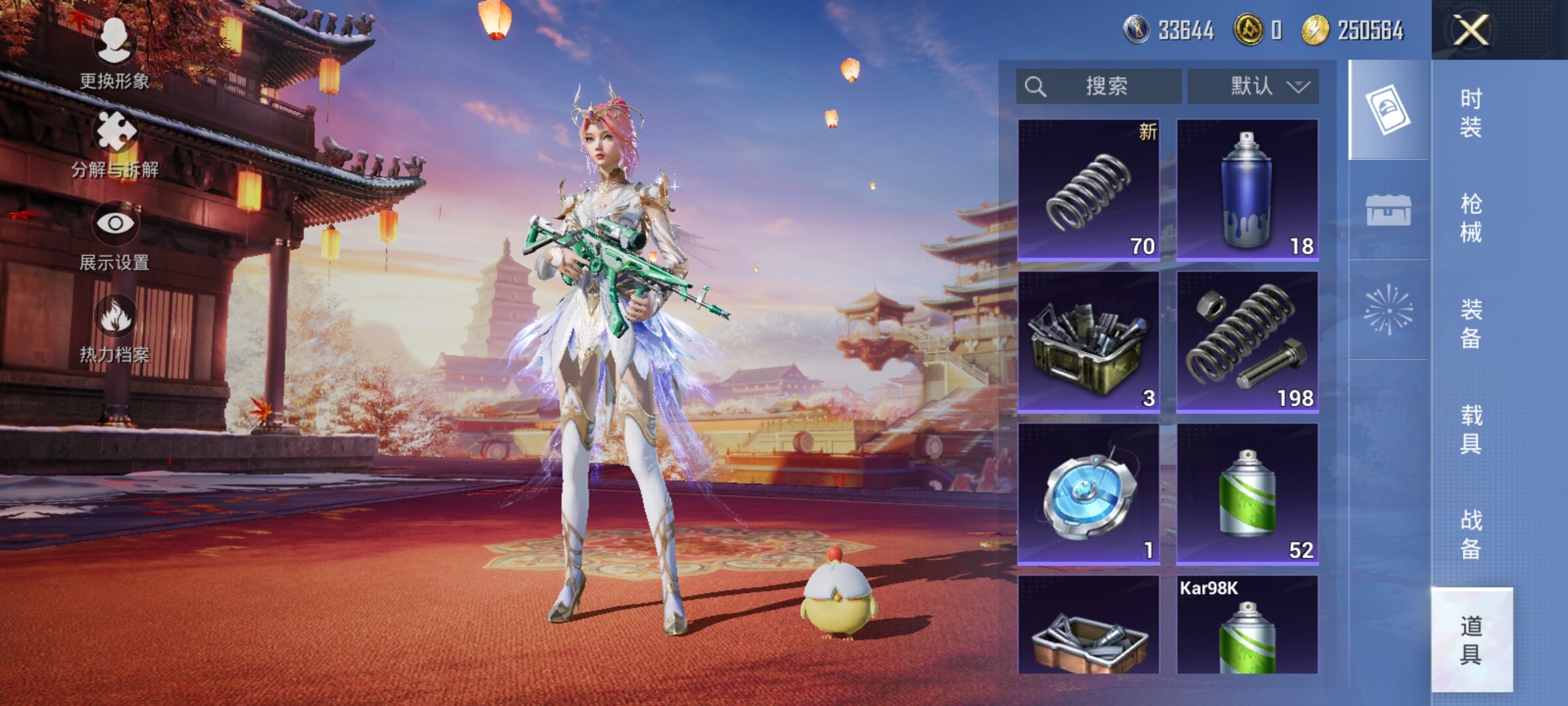The height and width of the screenshot is (706, 1568).
Task: Open the 热力档案 flame profile
Action: 115,328
